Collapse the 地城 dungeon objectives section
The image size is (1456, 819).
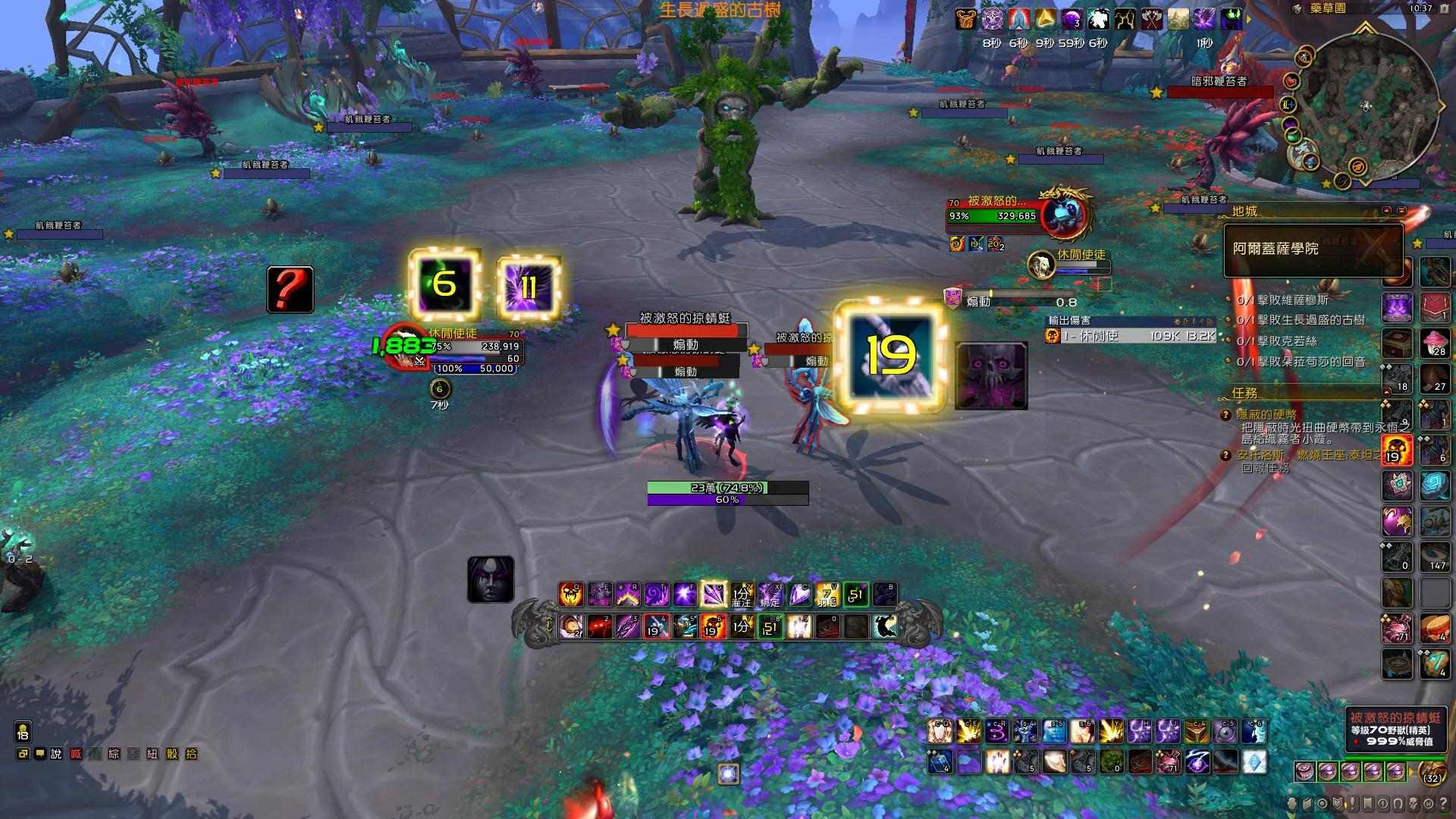tap(1244, 210)
